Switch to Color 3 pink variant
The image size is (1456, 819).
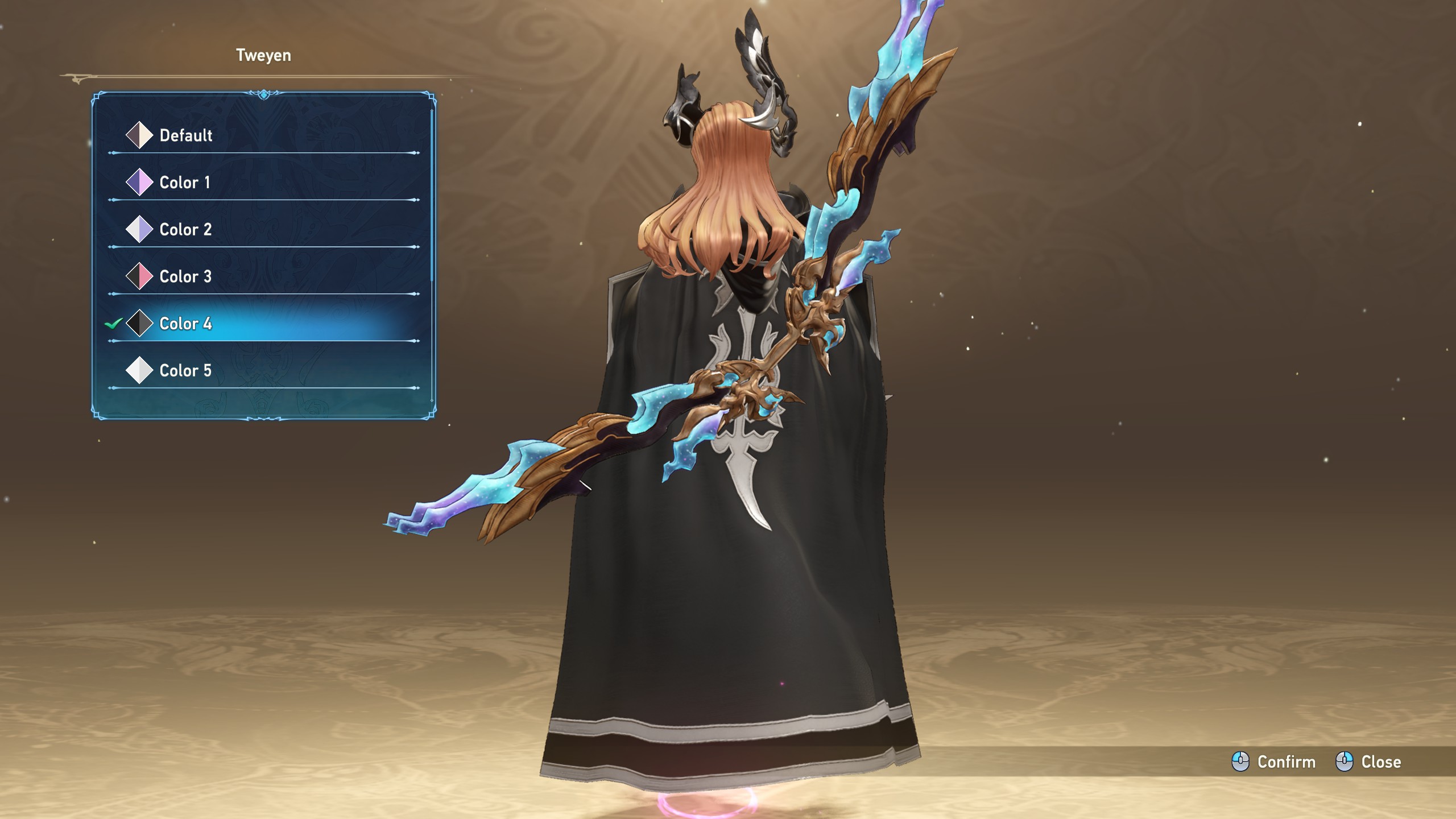[185, 277]
